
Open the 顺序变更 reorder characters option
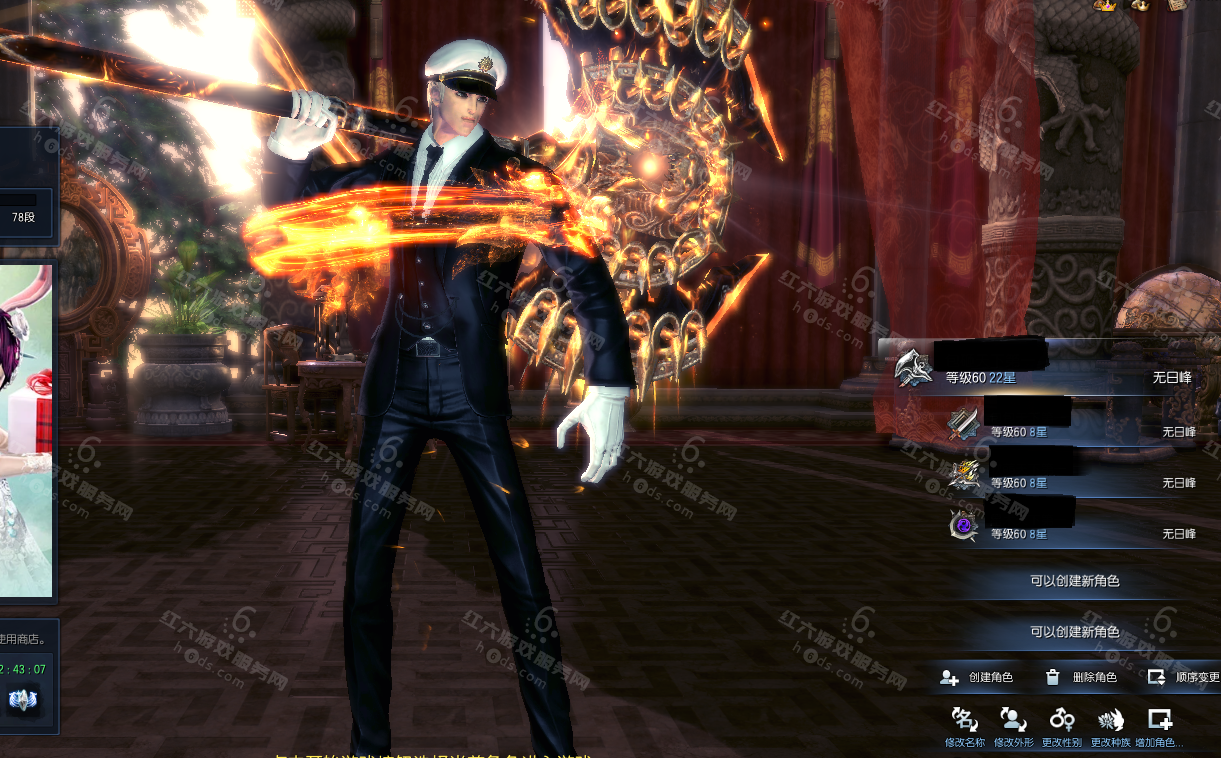tap(1184, 678)
